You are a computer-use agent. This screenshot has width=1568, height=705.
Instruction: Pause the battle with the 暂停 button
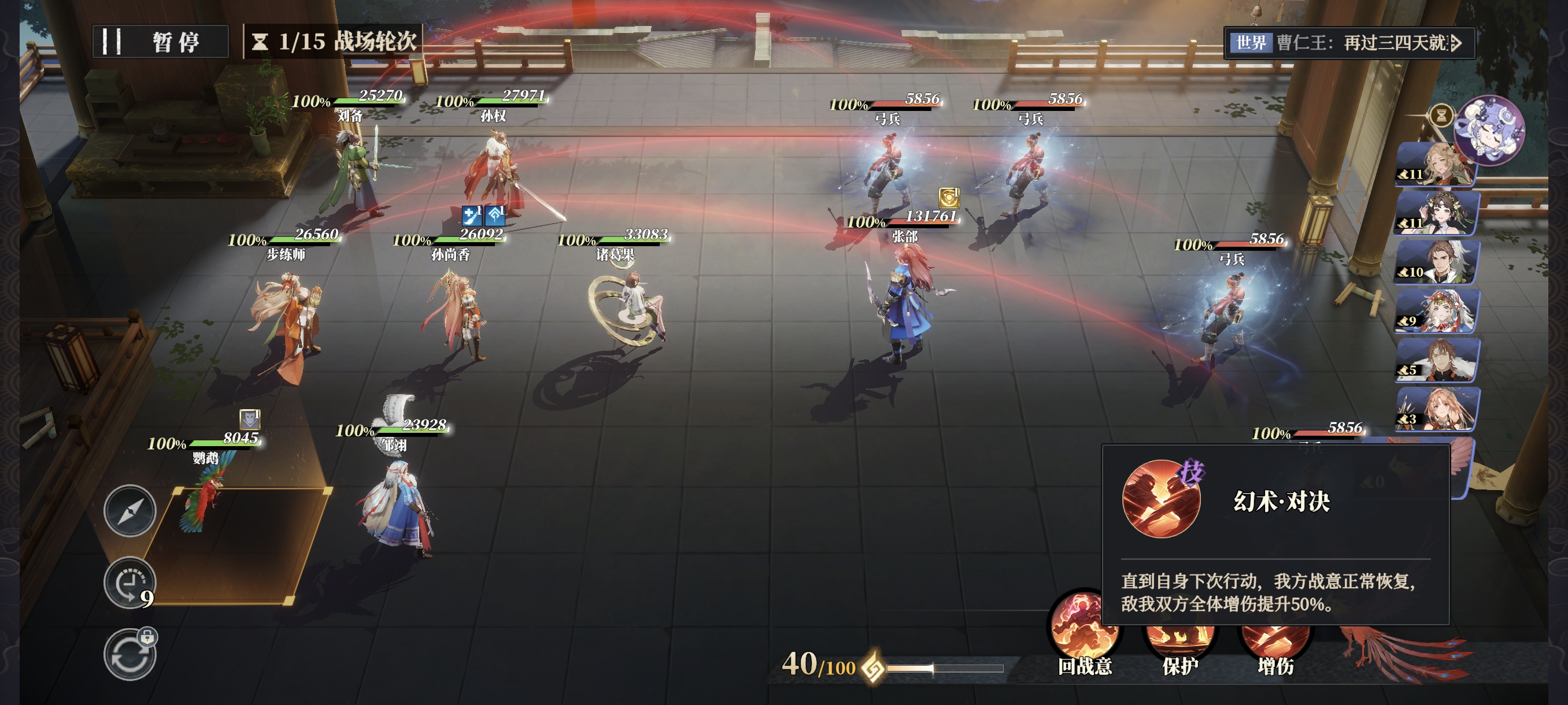pos(161,42)
